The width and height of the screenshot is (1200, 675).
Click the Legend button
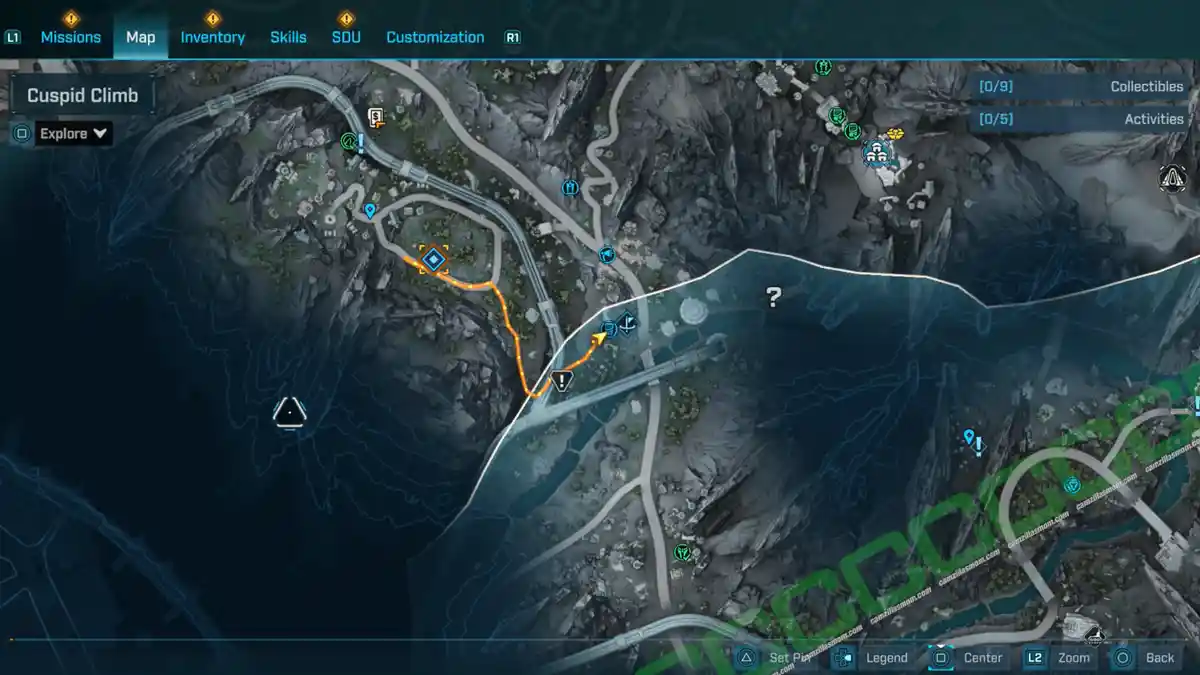tap(872, 657)
